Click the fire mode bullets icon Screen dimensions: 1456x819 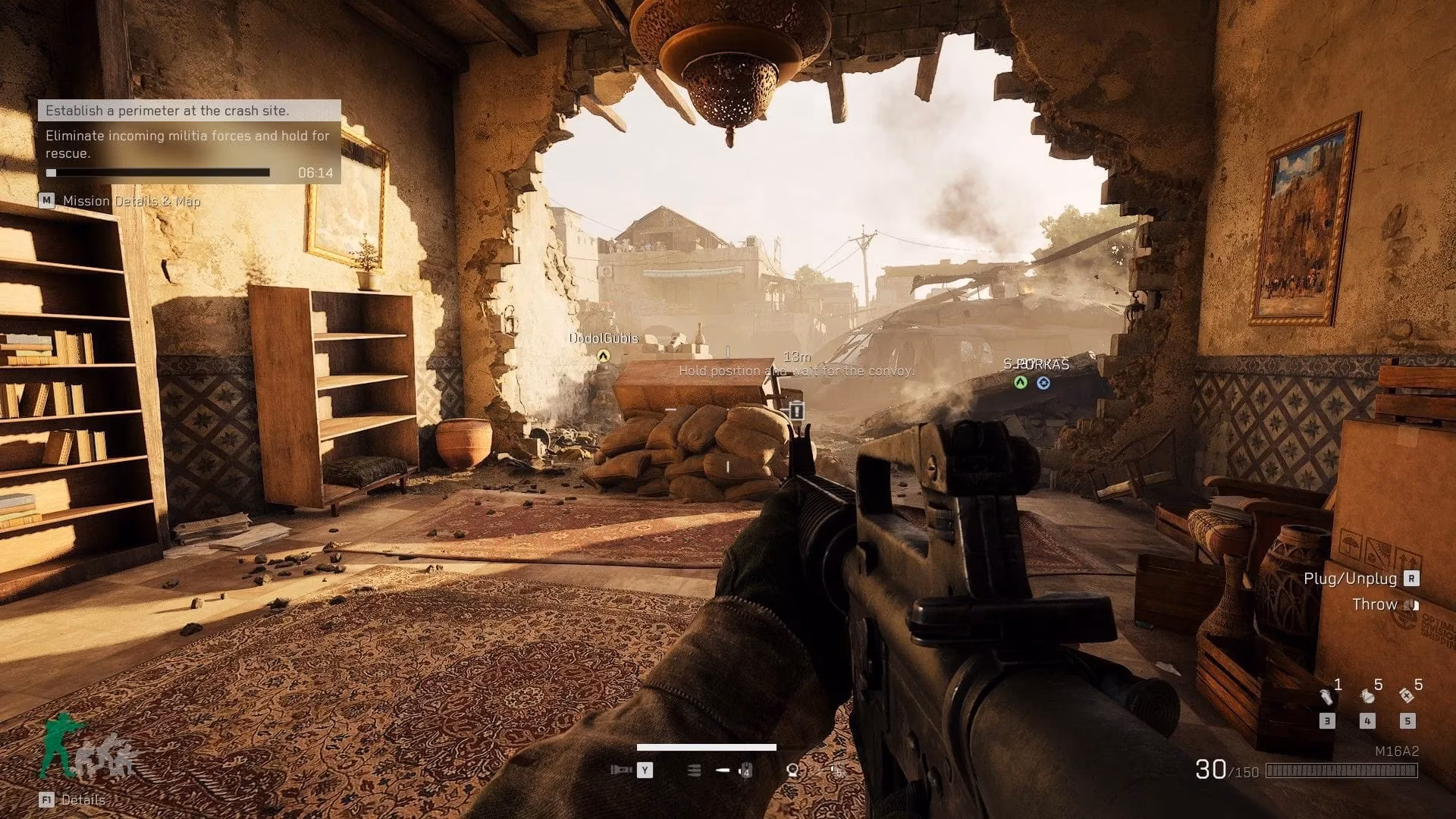pyautogui.click(x=694, y=770)
